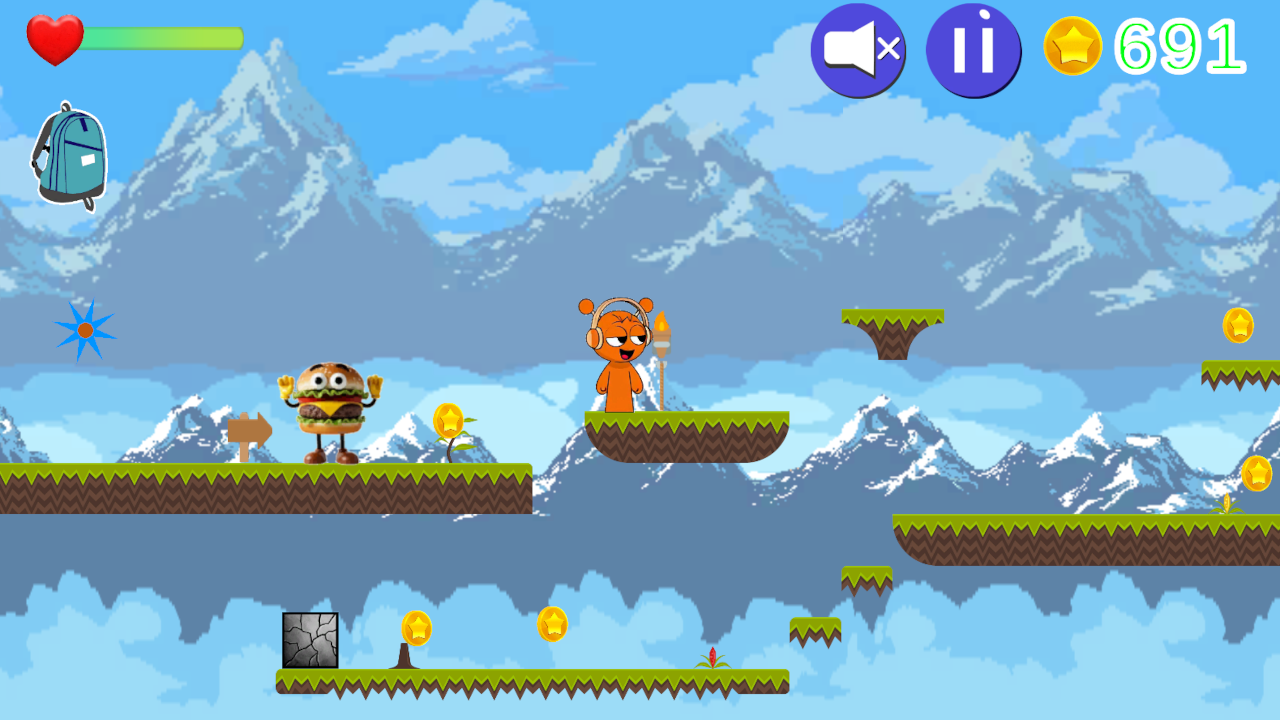
Task: Select the orange player character wearing headphones
Action: pyautogui.click(x=622, y=355)
